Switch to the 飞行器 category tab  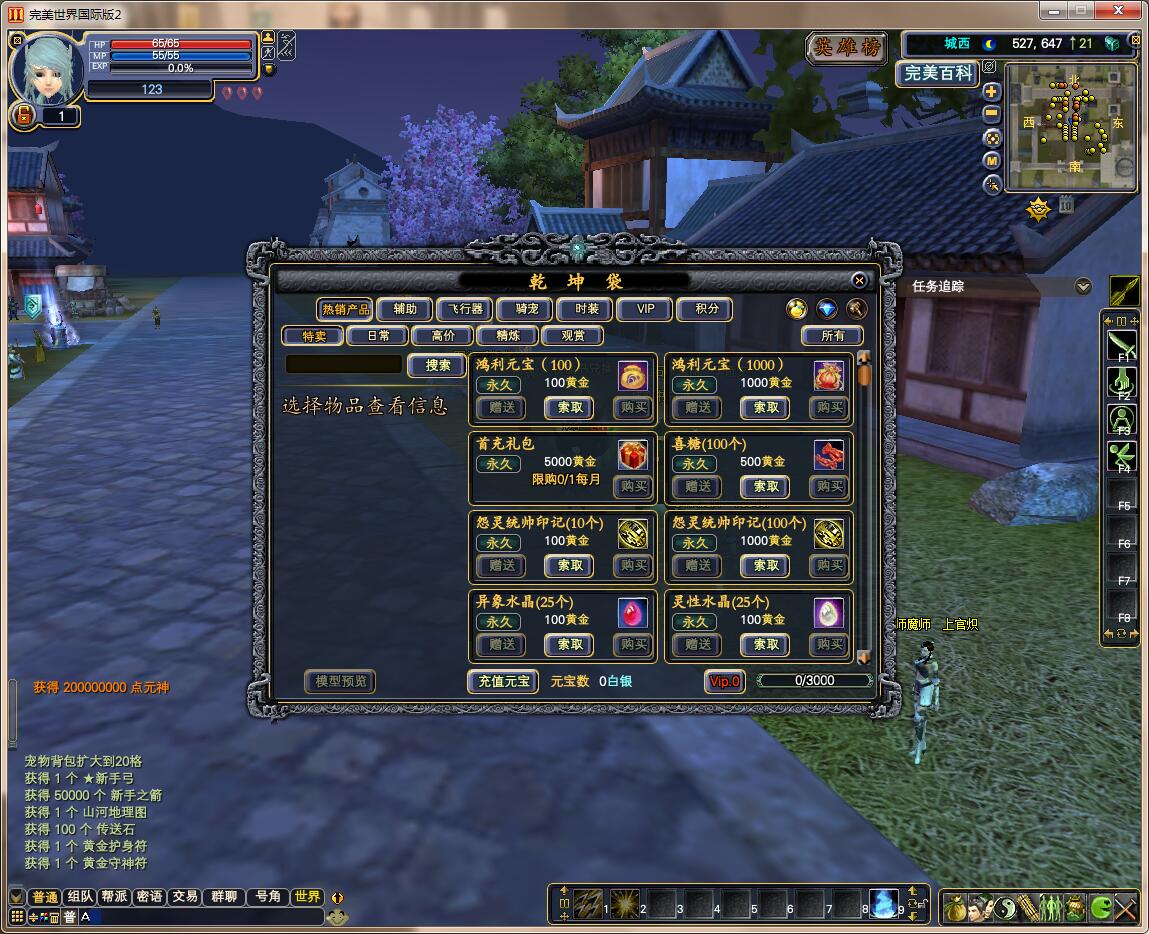click(x=465, y=309)
